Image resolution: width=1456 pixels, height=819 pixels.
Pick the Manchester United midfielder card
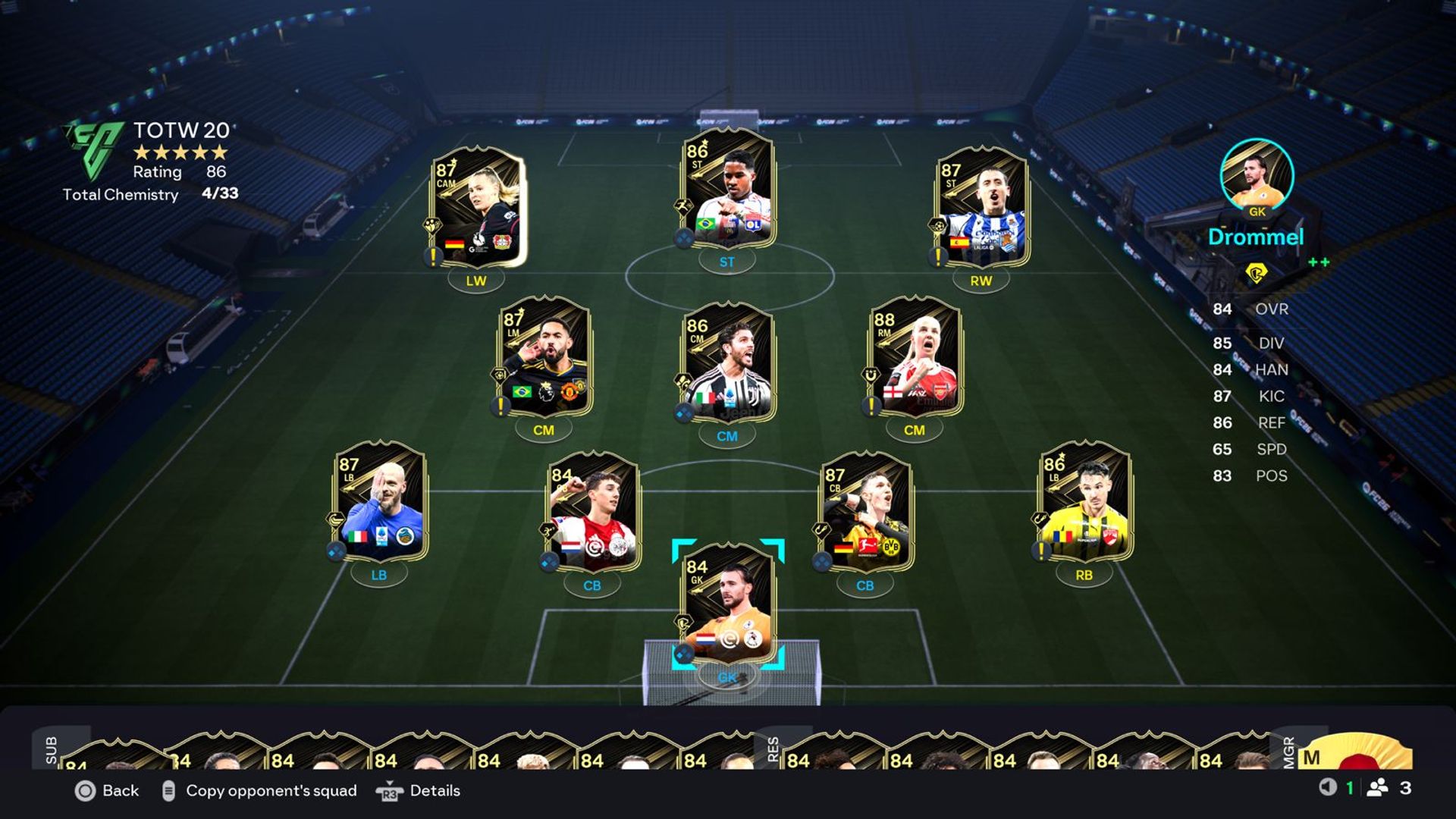[x=544, y=356]
